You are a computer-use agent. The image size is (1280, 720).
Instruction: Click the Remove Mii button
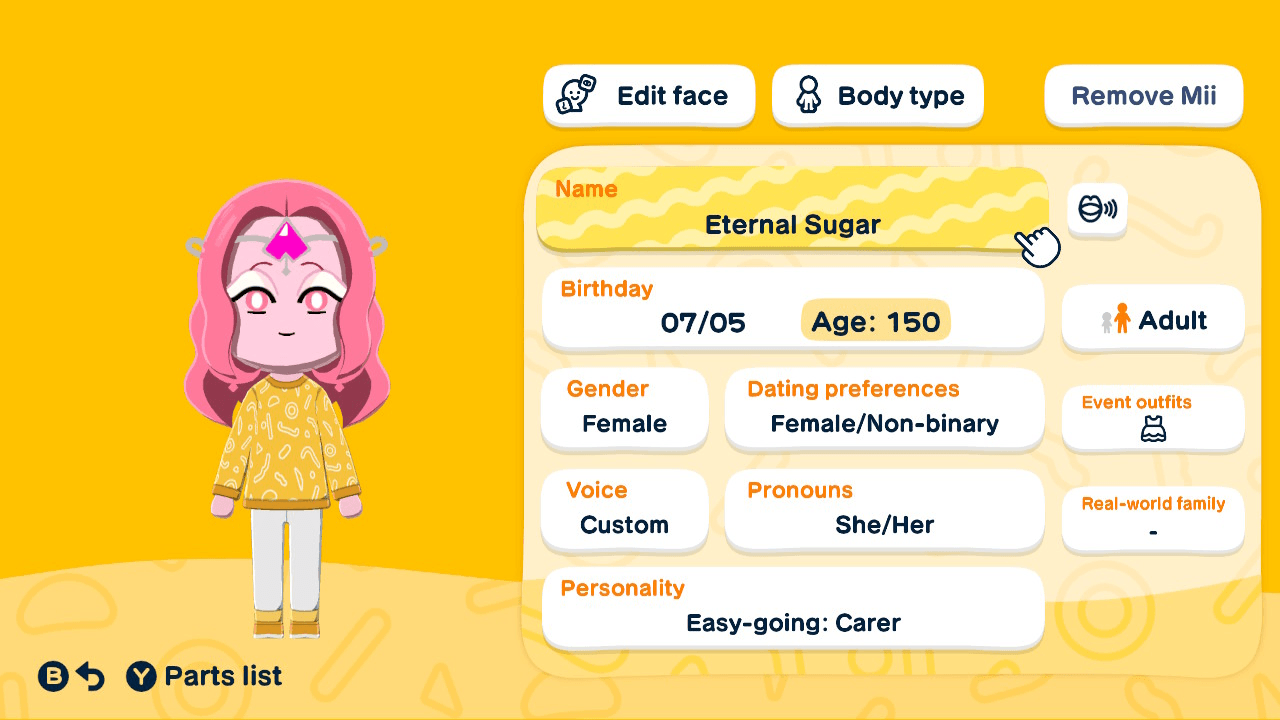[1143, 95]
